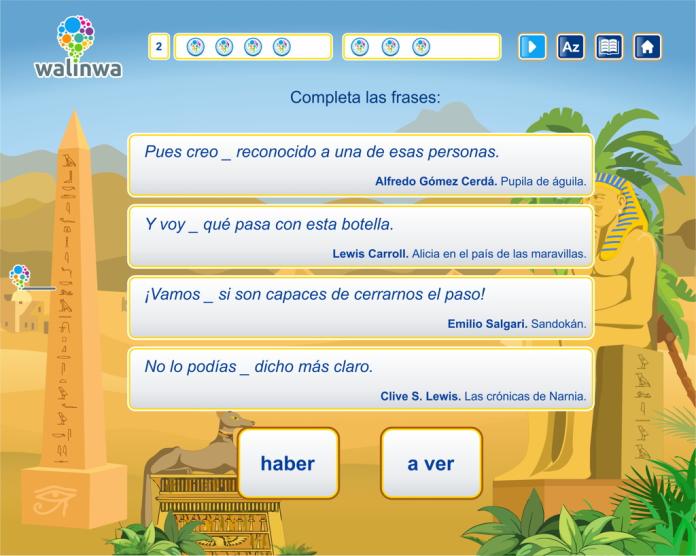Click the blue play arrow button
696x556 pixels.
tap(532, 47)
